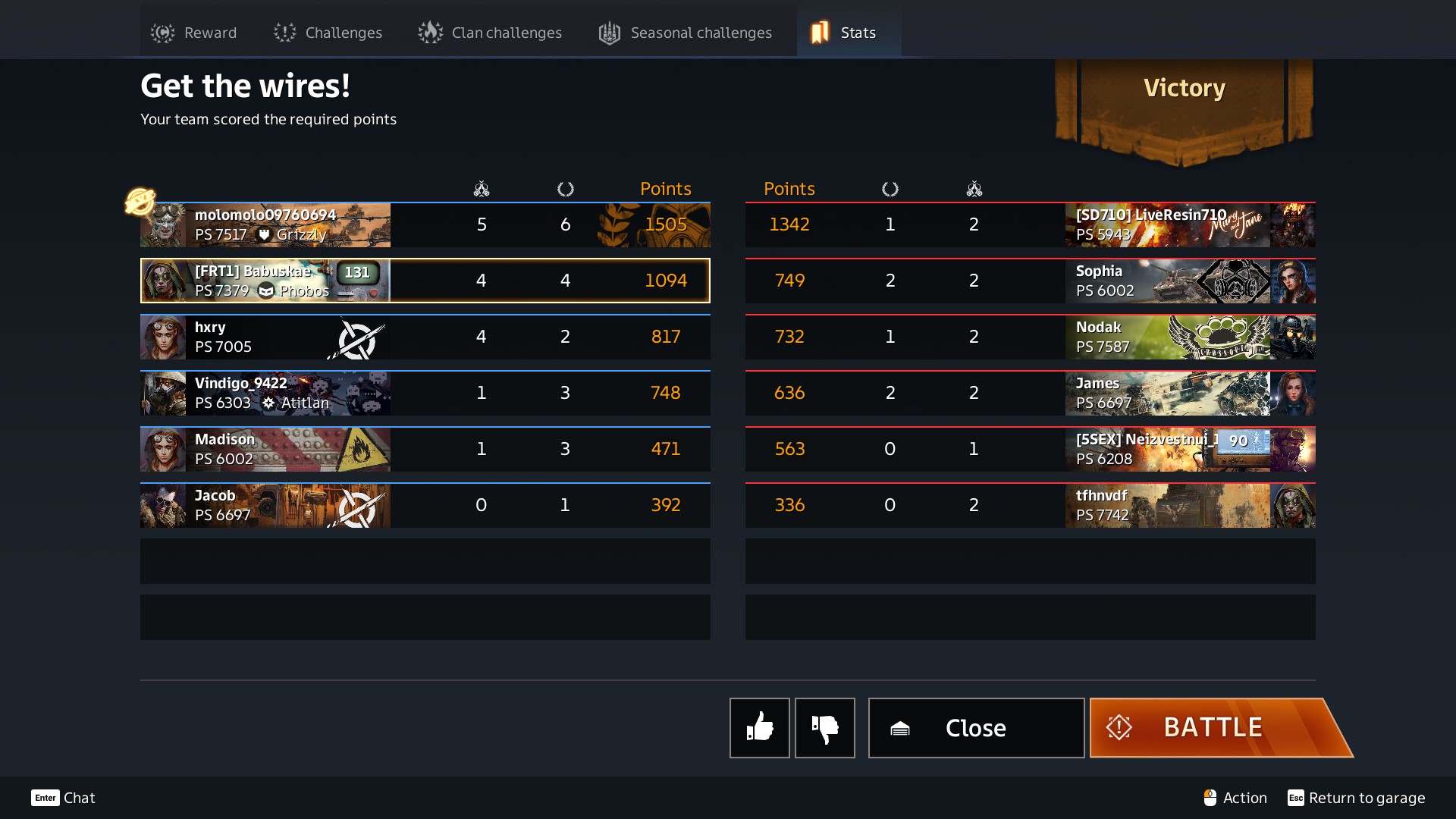Image resolution: width=1456 pixels, height=819 pixels.
Task: Choose the [FRT1] Babuskae player row
Action: click(425, 281)
